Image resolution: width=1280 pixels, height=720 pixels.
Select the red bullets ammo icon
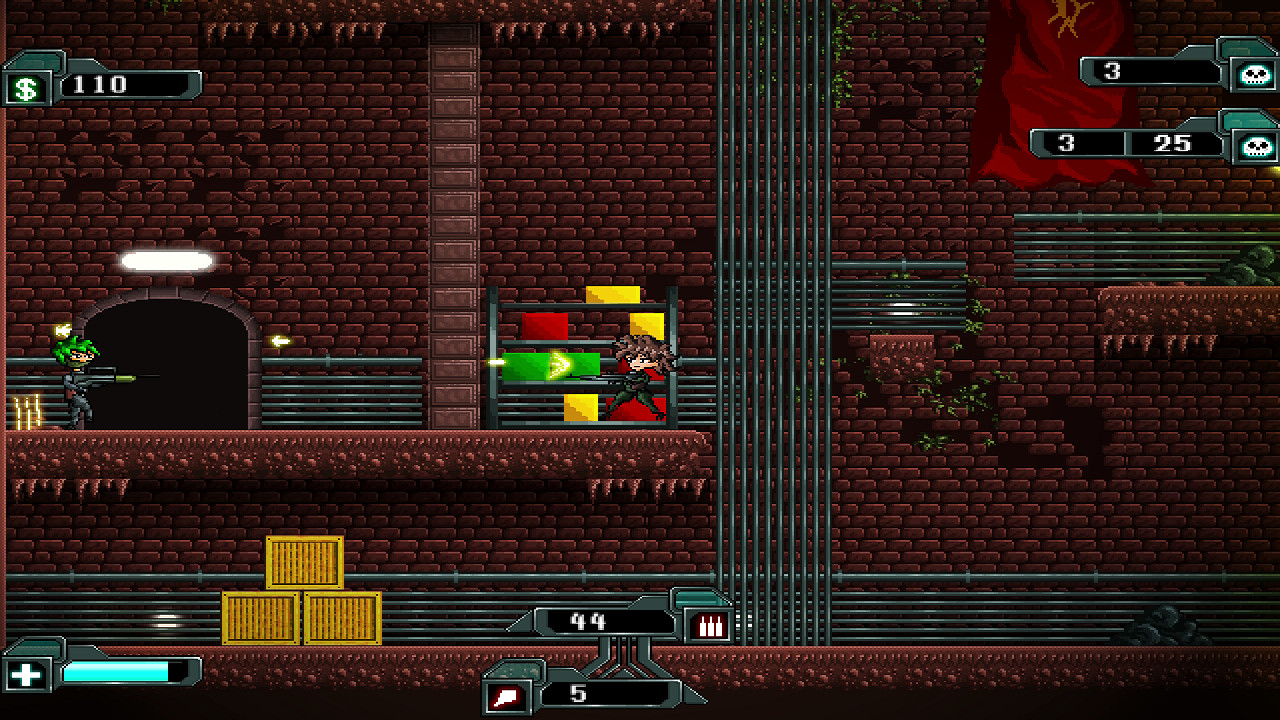tap(709, 624)
